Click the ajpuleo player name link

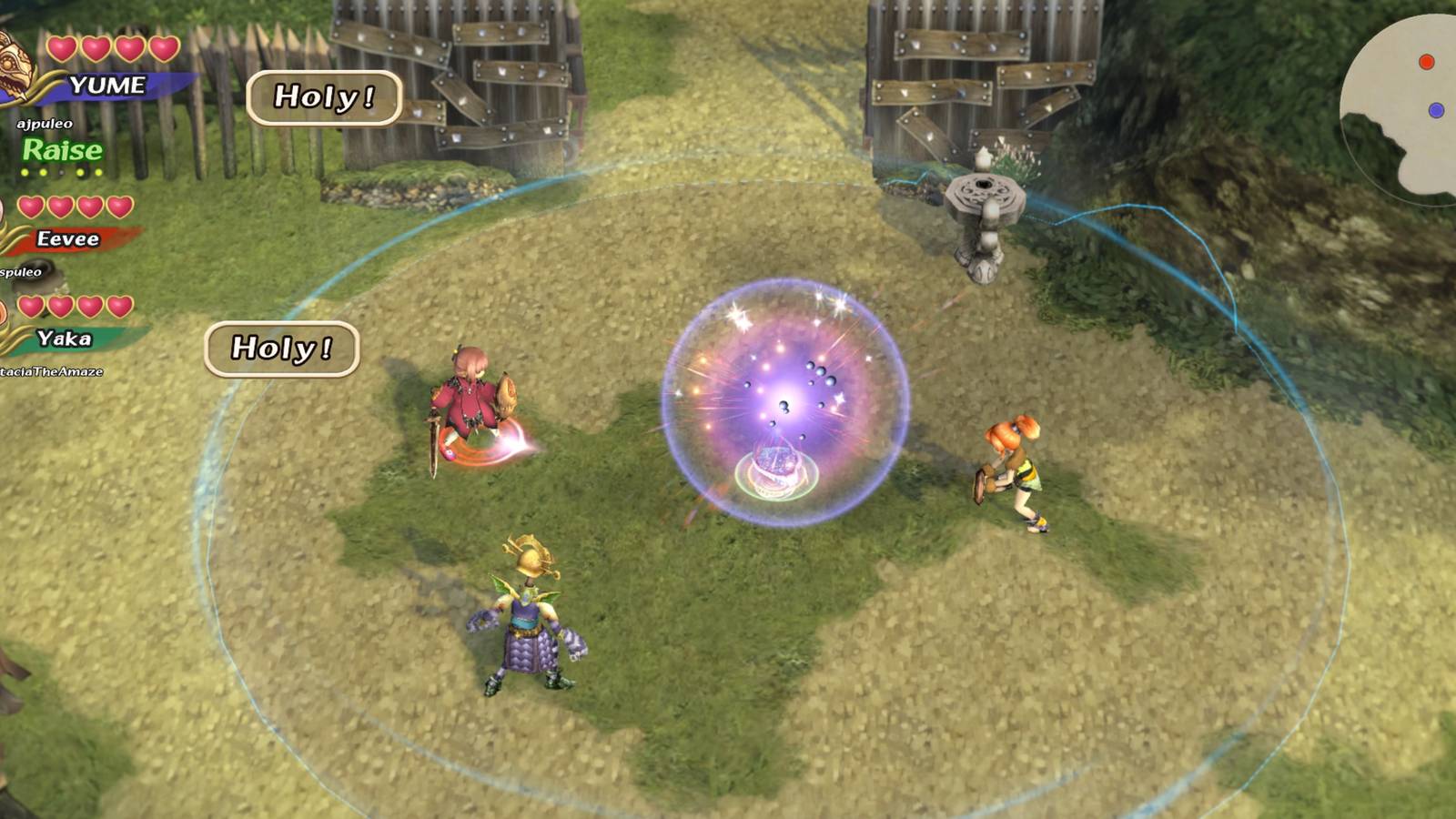[43, 123]
